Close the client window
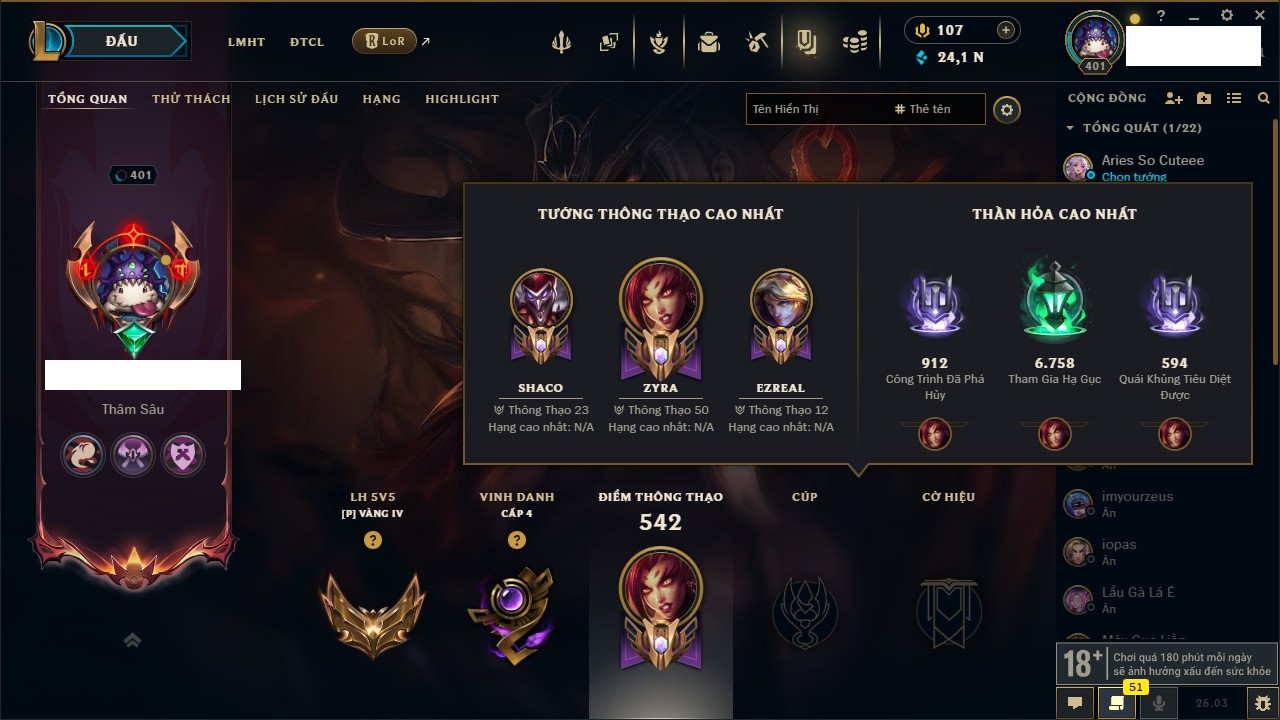1280x720 pixels. click(x=1259, y=15)
